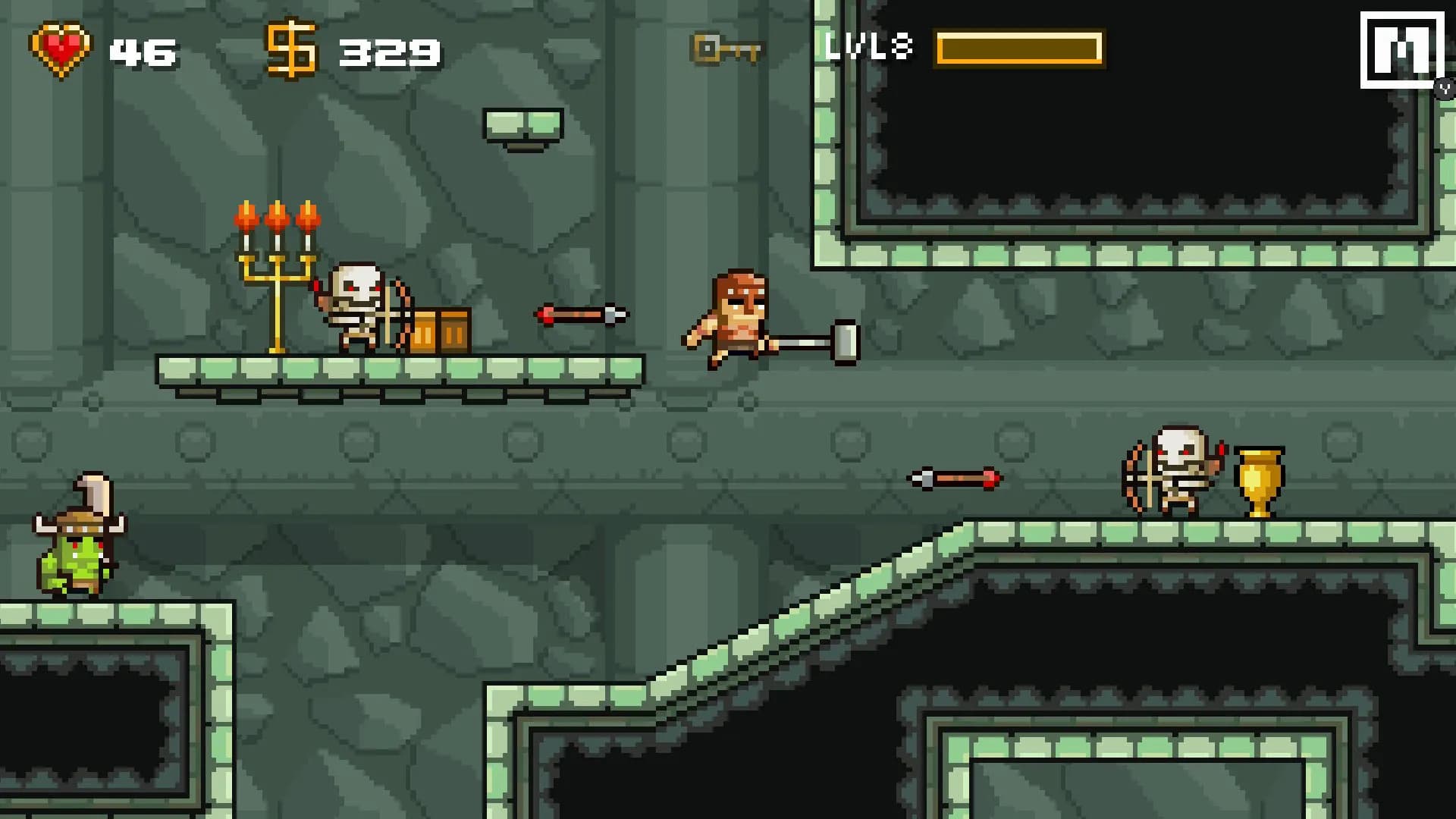
Task: Select the LVL8 label text
Action: [x=871, y=47]
